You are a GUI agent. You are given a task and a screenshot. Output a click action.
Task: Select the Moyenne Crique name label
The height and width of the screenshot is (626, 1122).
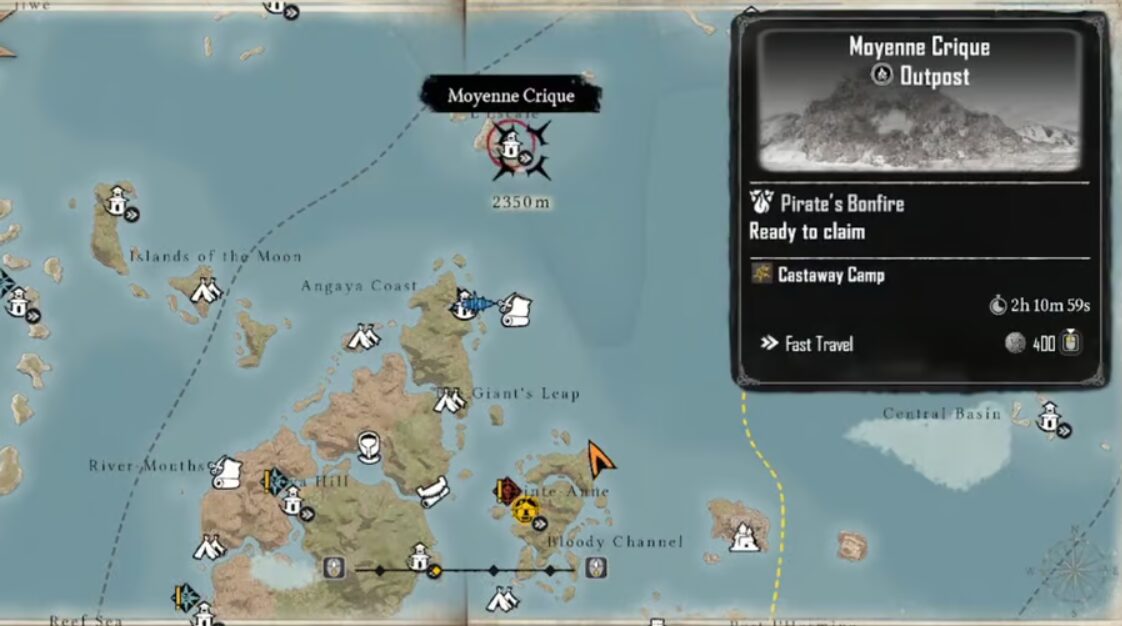click(511, 96)
